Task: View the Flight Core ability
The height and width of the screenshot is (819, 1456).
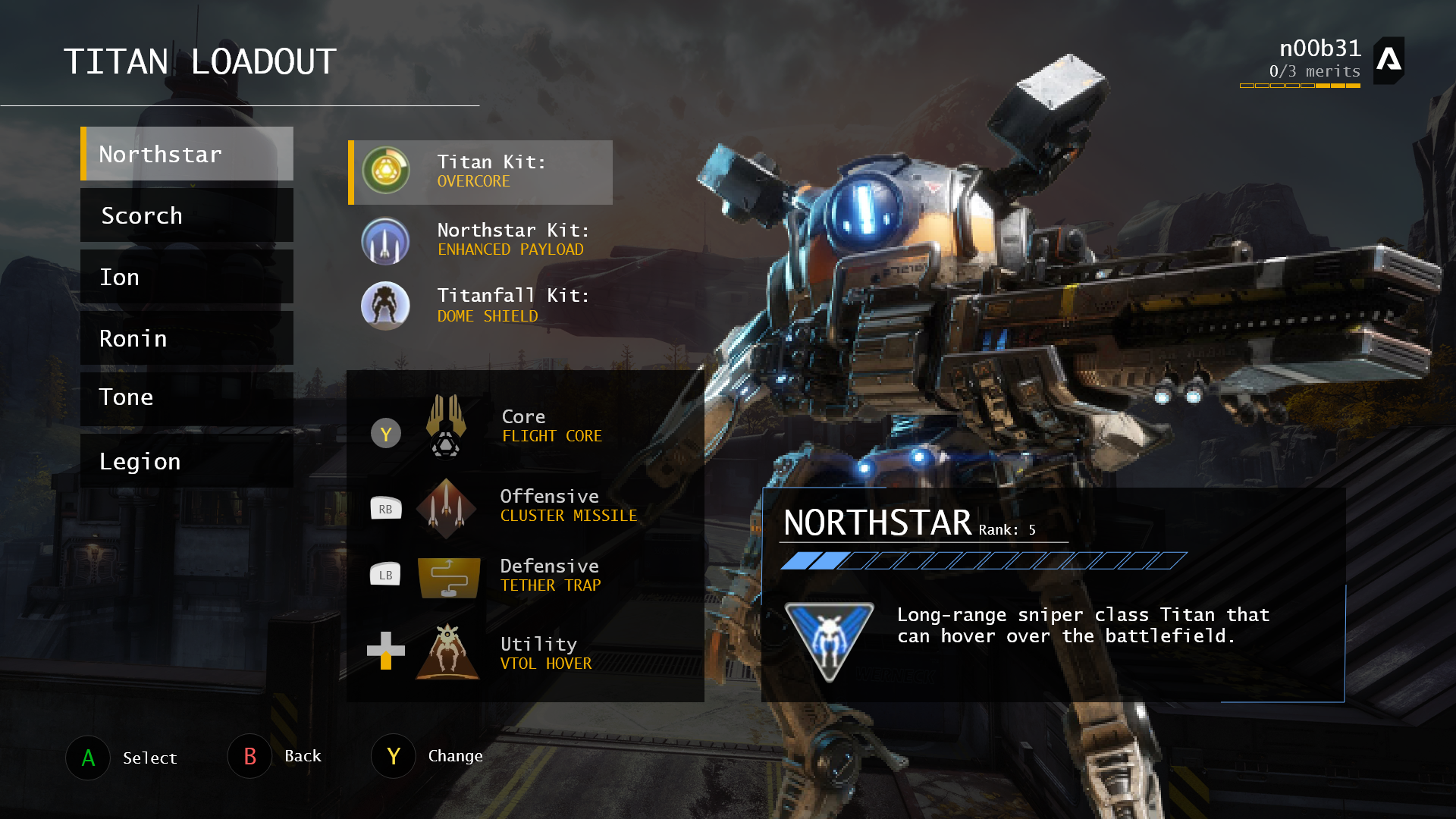Action: pyautogui.click(x=525, y=426)
